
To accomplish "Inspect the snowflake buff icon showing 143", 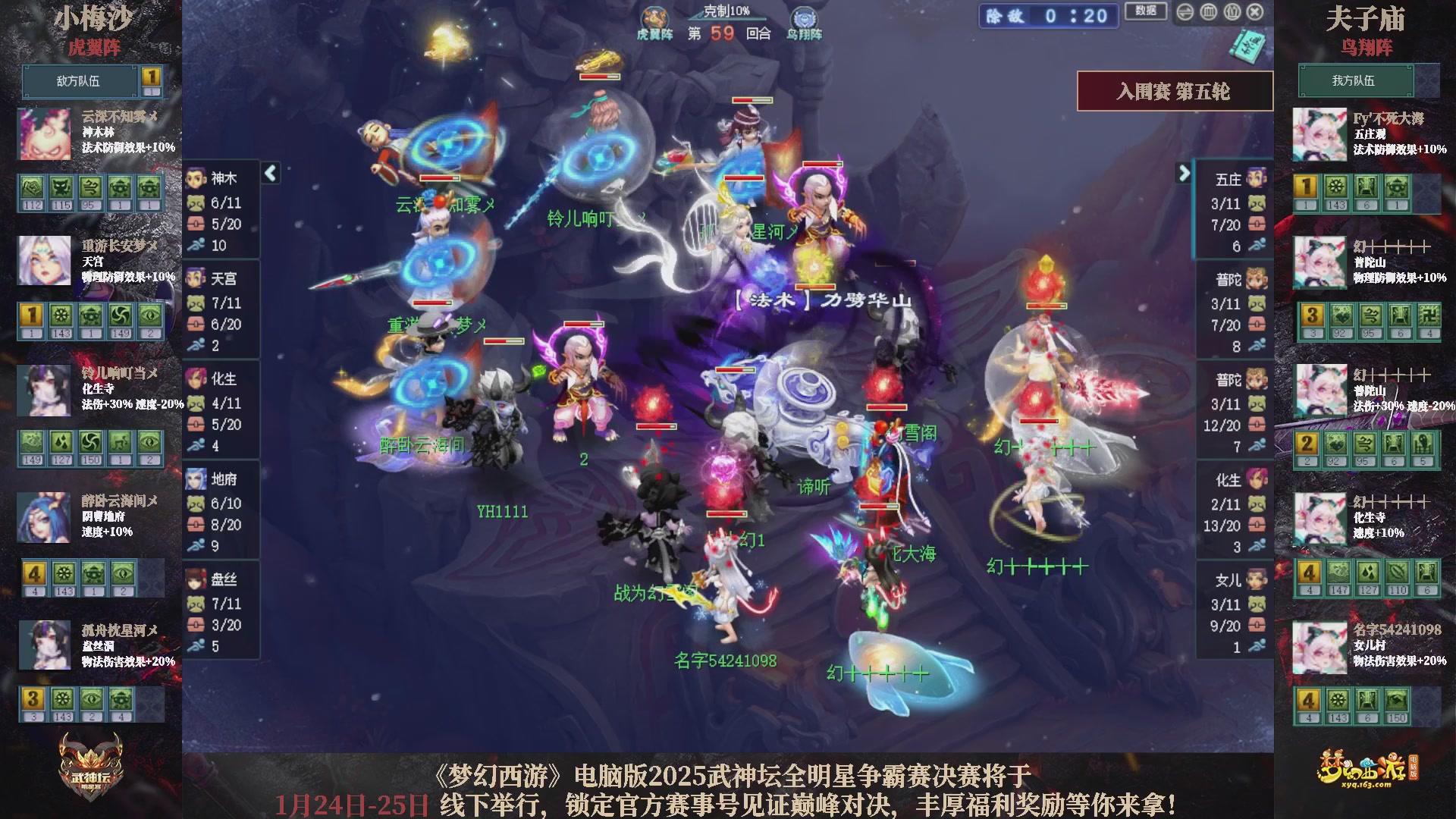I will tap(61, 315).
